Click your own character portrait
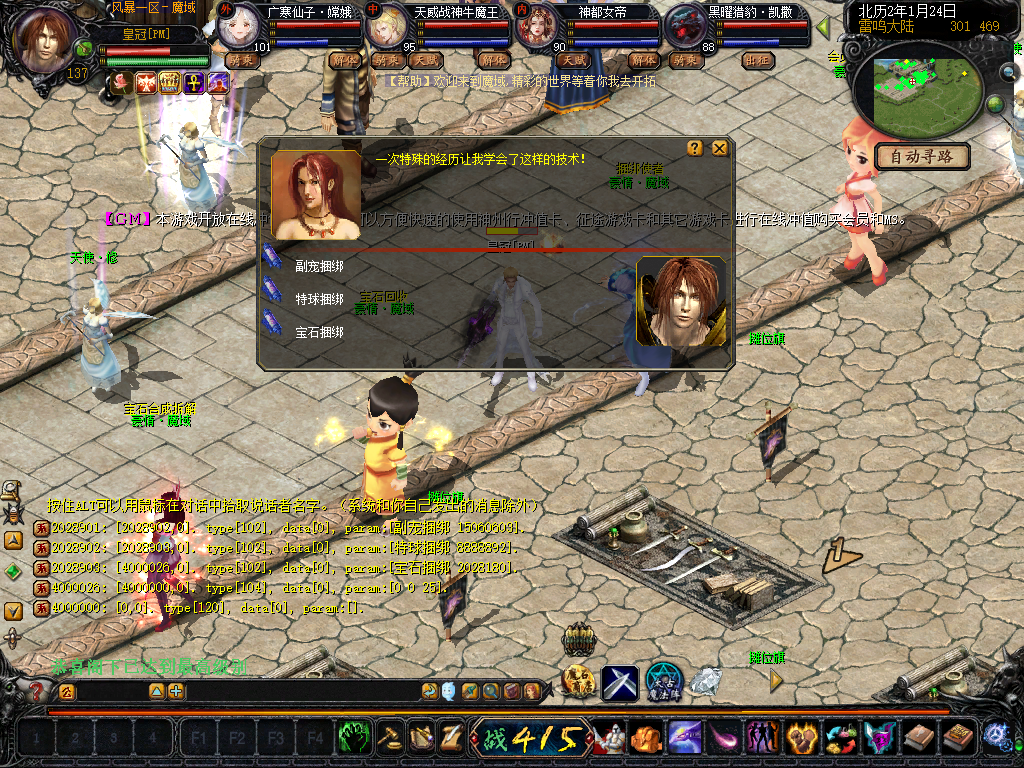This screenshot has width=1024, height=768. [x=44, y=40]
